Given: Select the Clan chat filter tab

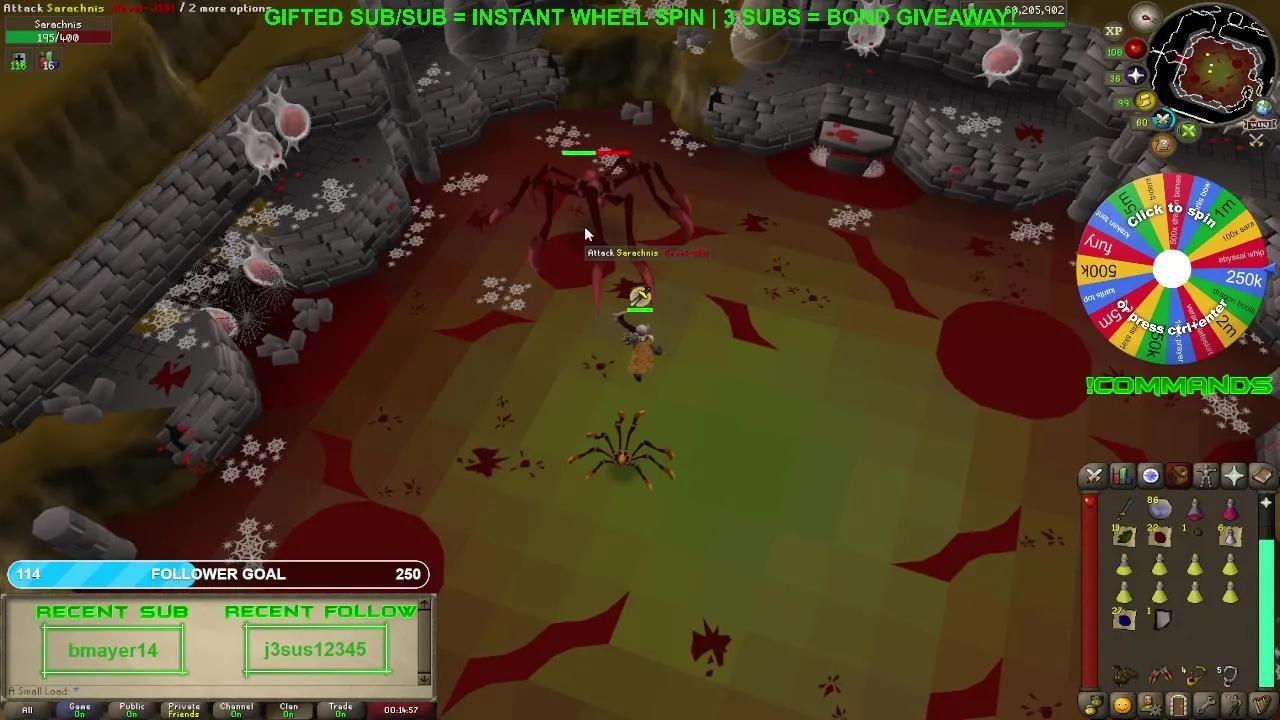Looking at the screenshot, I should pyautogui.click(x=288, y=708).
